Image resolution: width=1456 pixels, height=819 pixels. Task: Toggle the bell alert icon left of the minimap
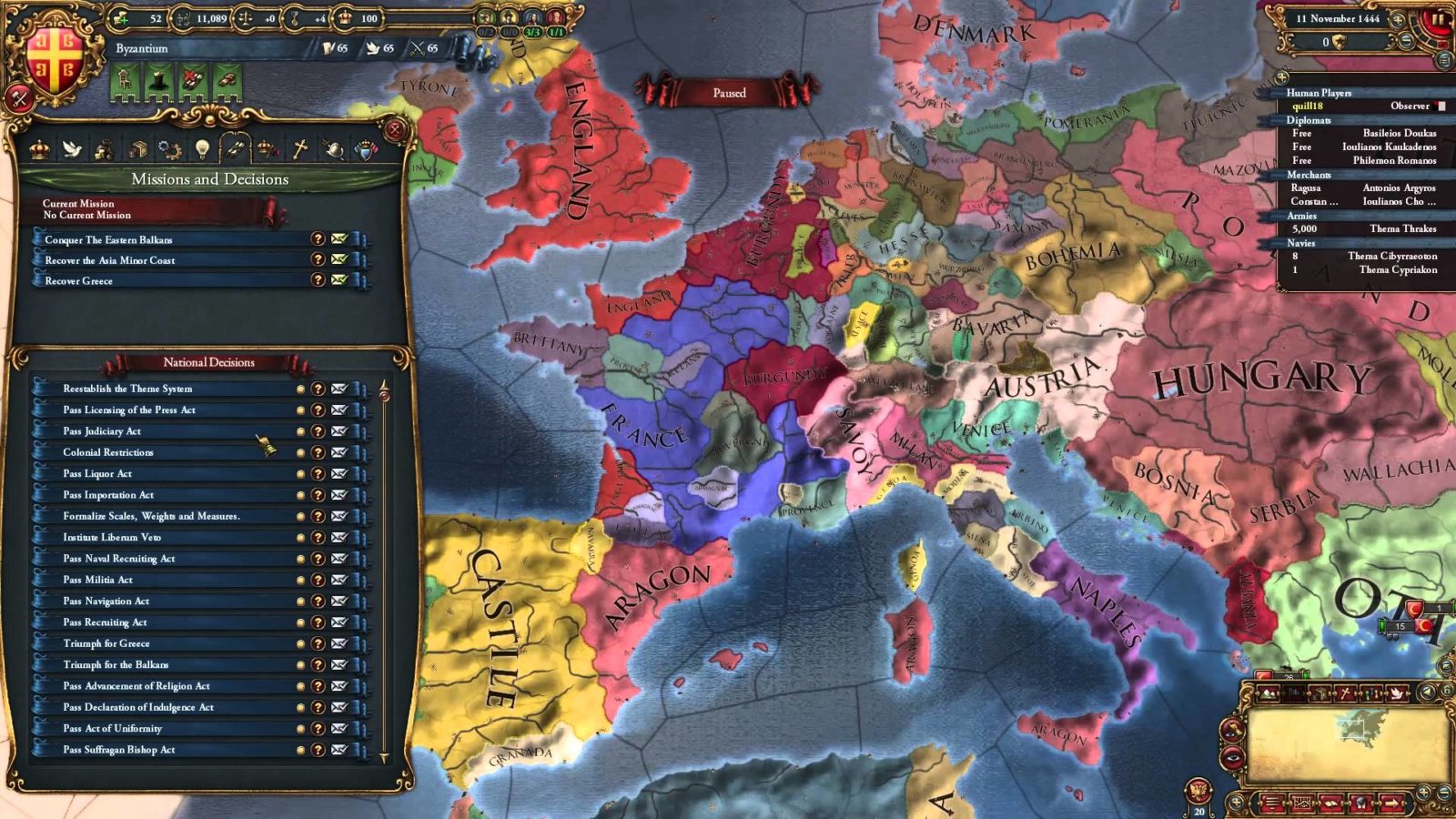[1234, 731]
